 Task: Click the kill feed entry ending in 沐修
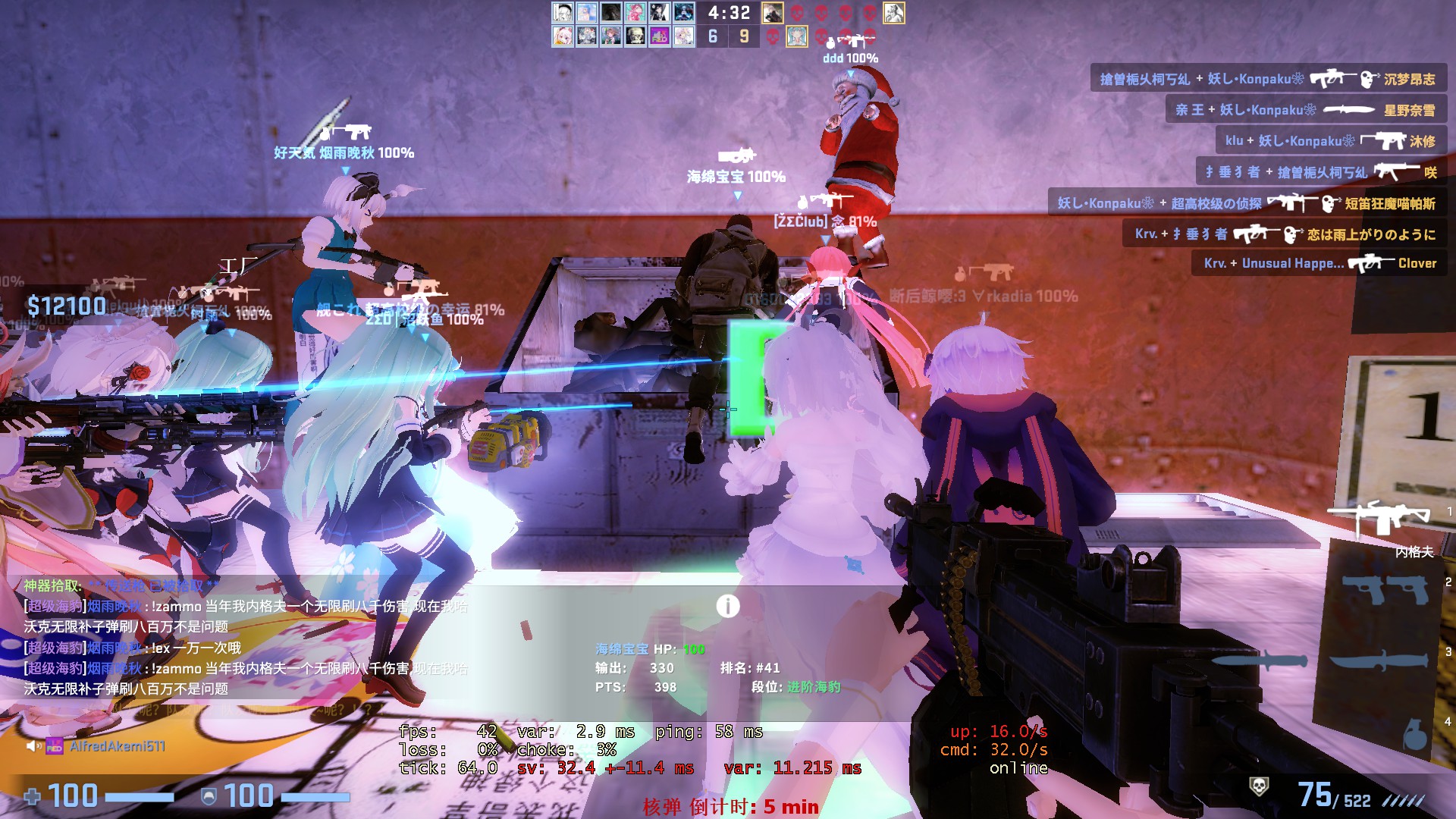pos(1330,141)
